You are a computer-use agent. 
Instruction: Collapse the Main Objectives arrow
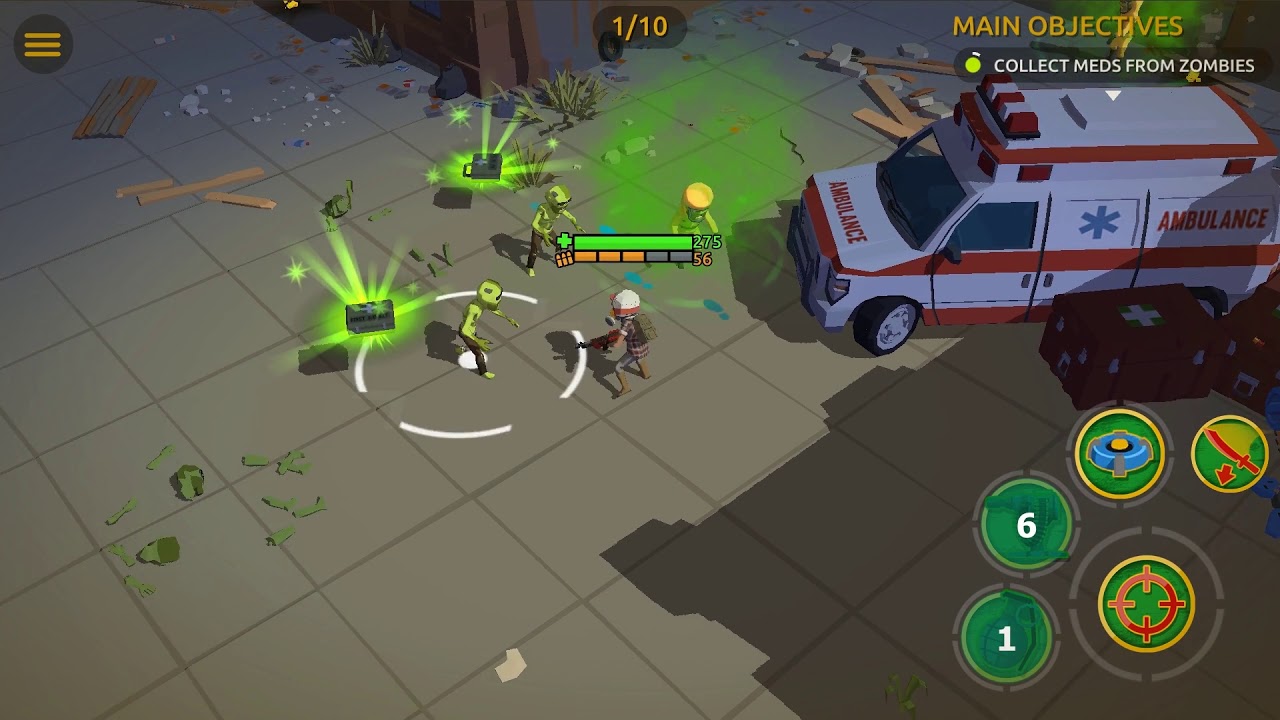[1113, 96]
